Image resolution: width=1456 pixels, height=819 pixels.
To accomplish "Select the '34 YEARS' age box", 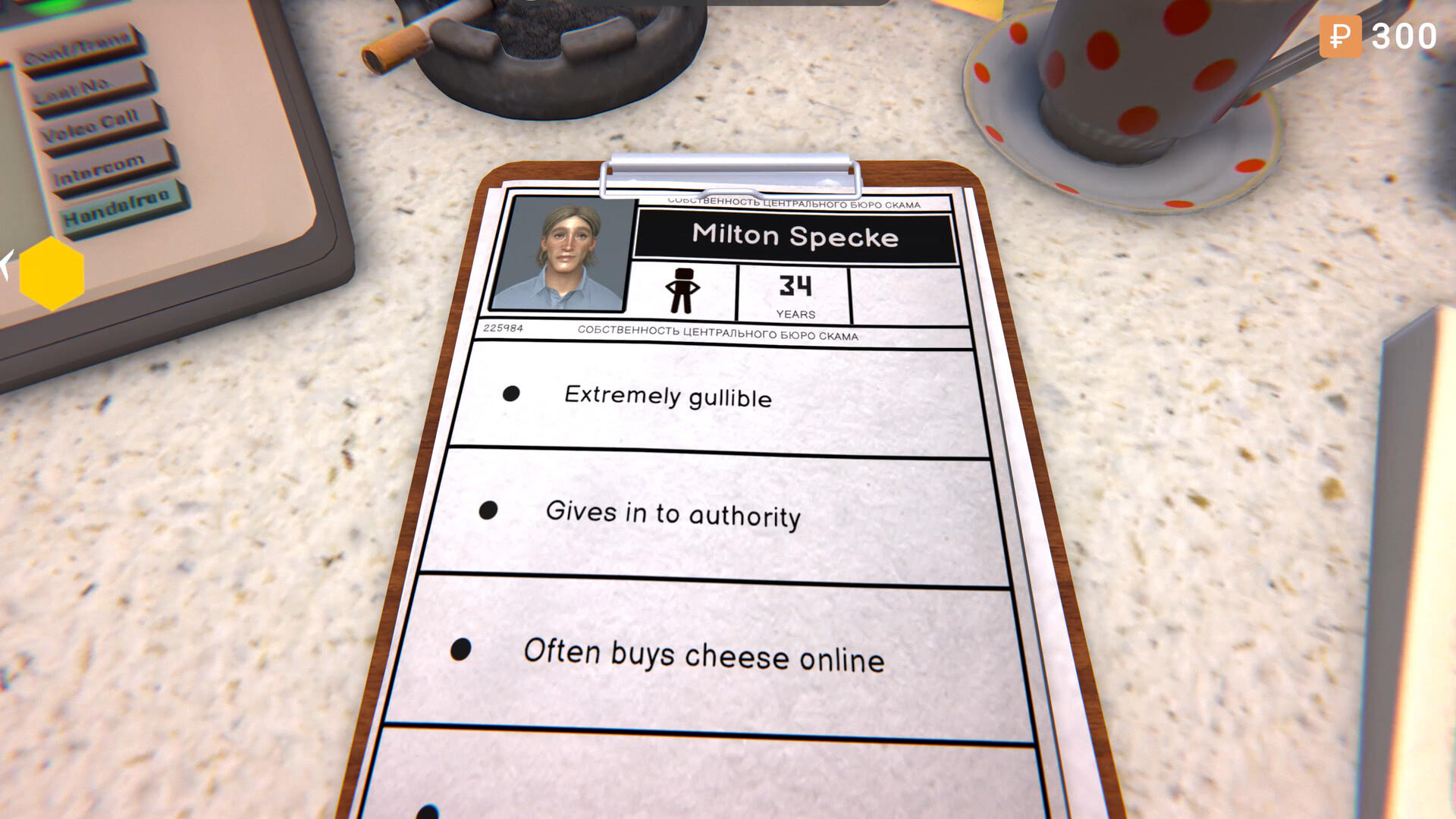I will pyautogui.click(x=792, y=293).
